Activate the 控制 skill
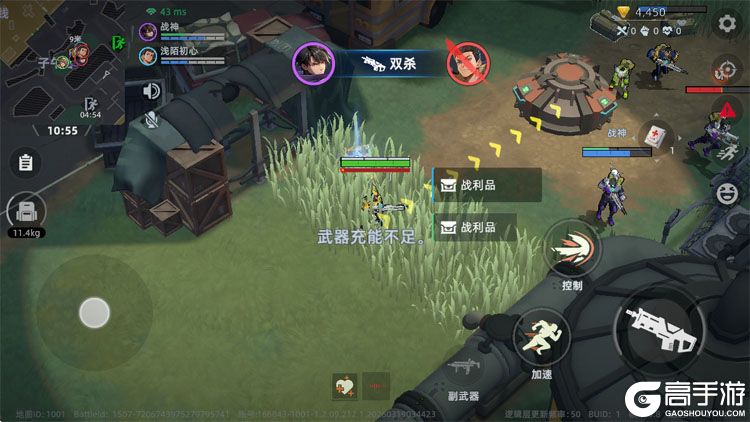 572,248
